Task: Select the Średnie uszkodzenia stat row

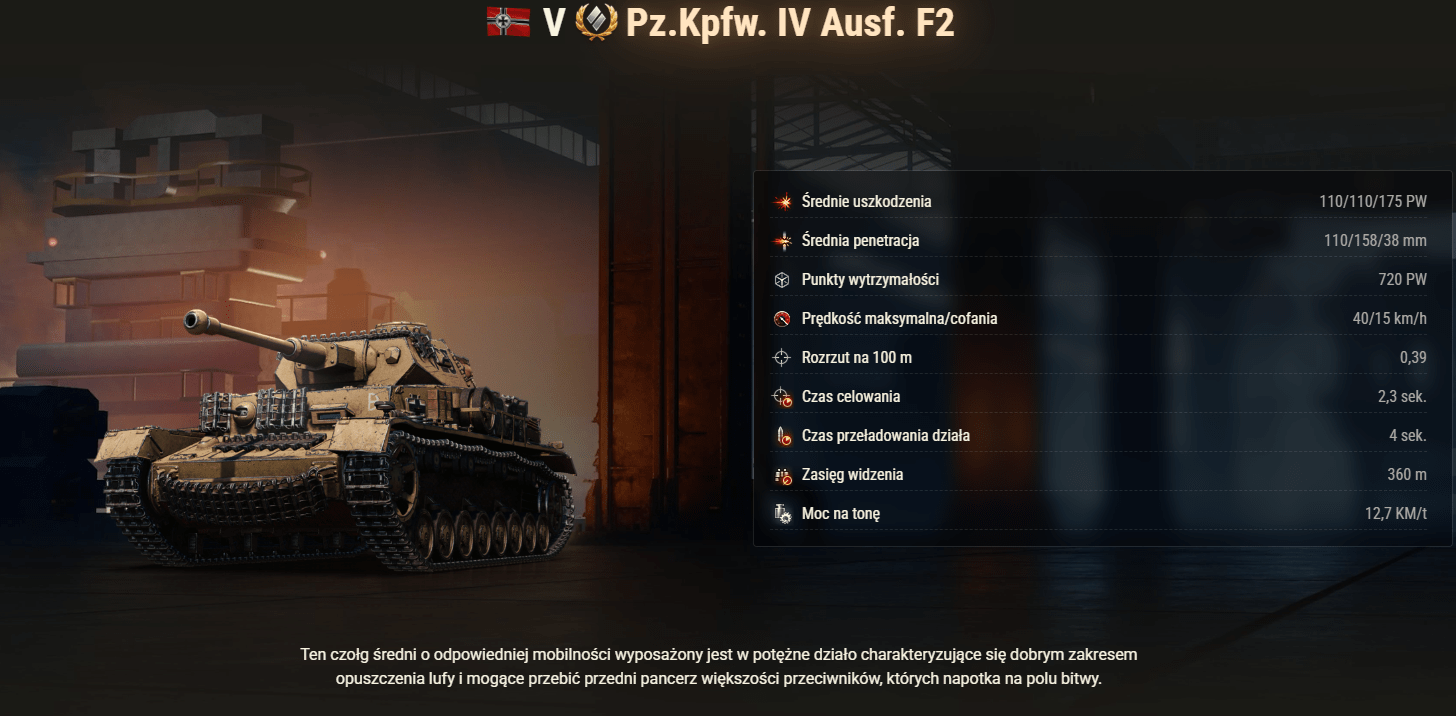Action: click(x=1100, y=202)
